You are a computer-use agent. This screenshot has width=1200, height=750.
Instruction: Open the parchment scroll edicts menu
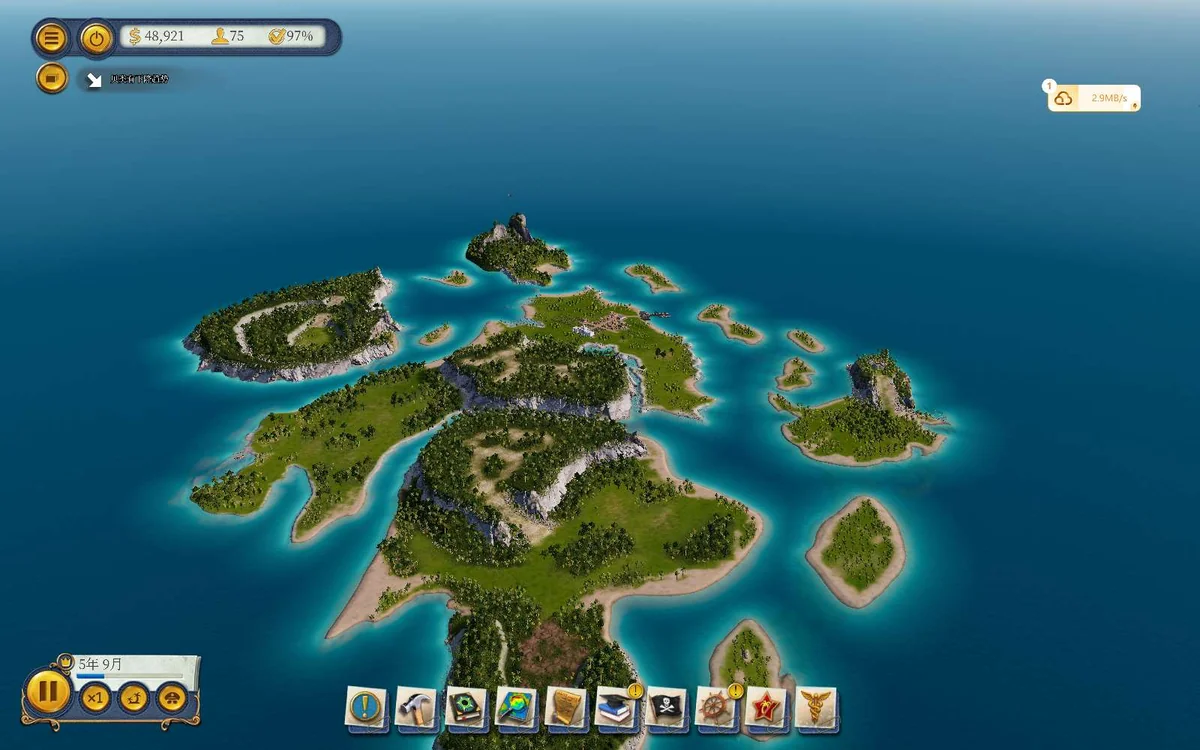click(x=566, y=707)
